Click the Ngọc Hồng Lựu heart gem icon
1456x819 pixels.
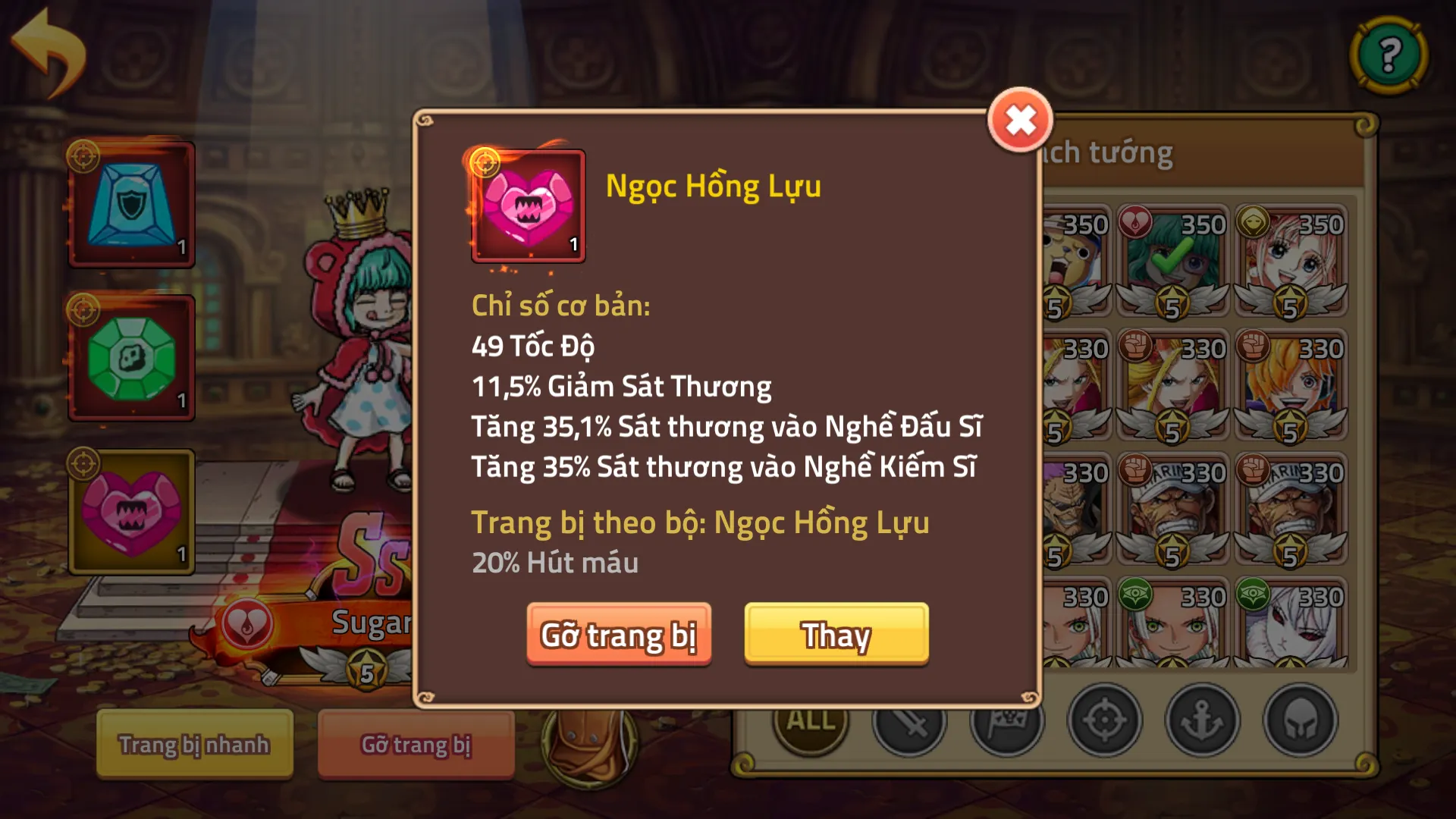[x=528, y=208]
